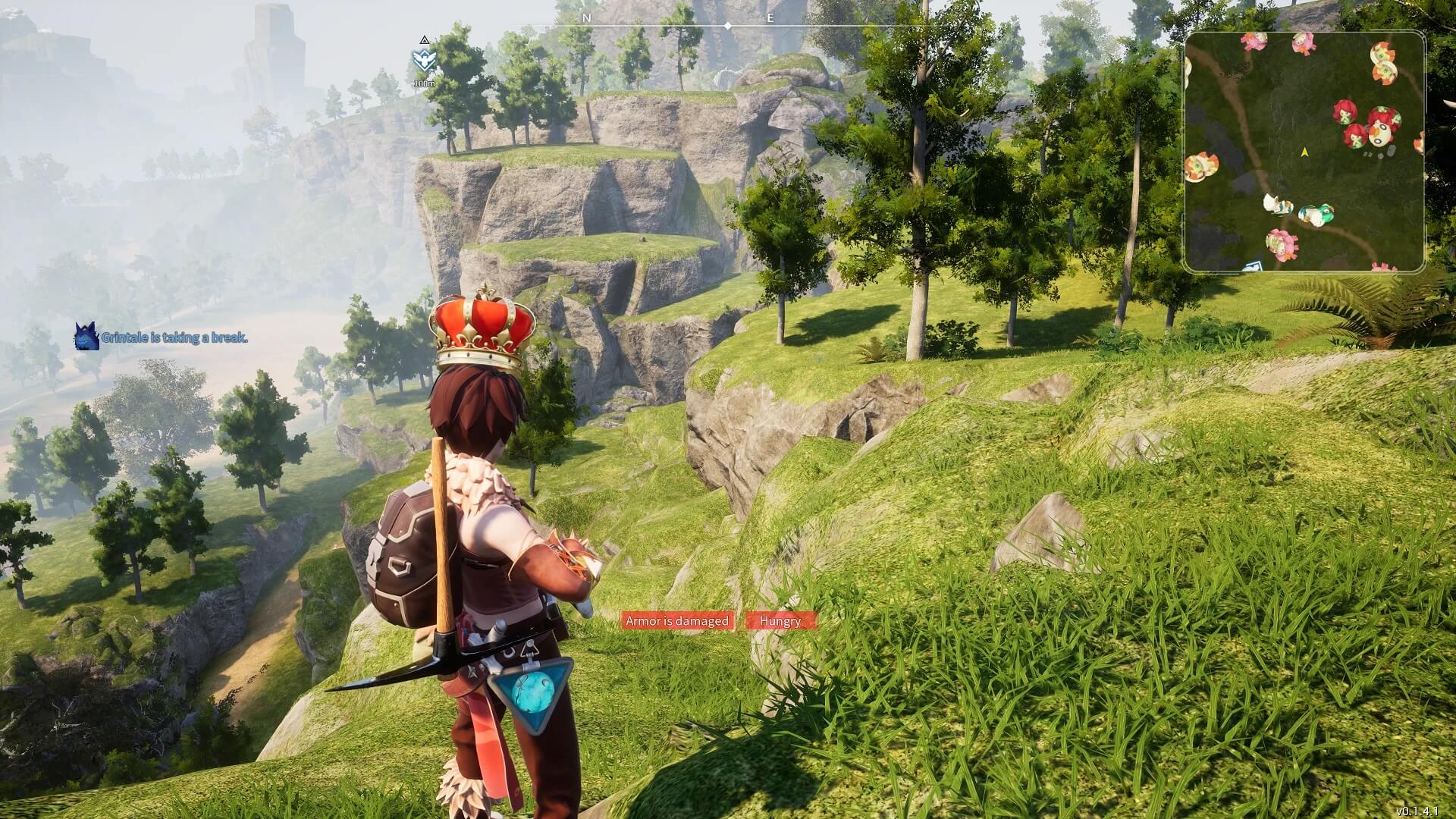The width and height of the screenshot is (1456, 819).
Task: Click the yellow player arrow on the minimap
Action: [x=1304, y=152]
